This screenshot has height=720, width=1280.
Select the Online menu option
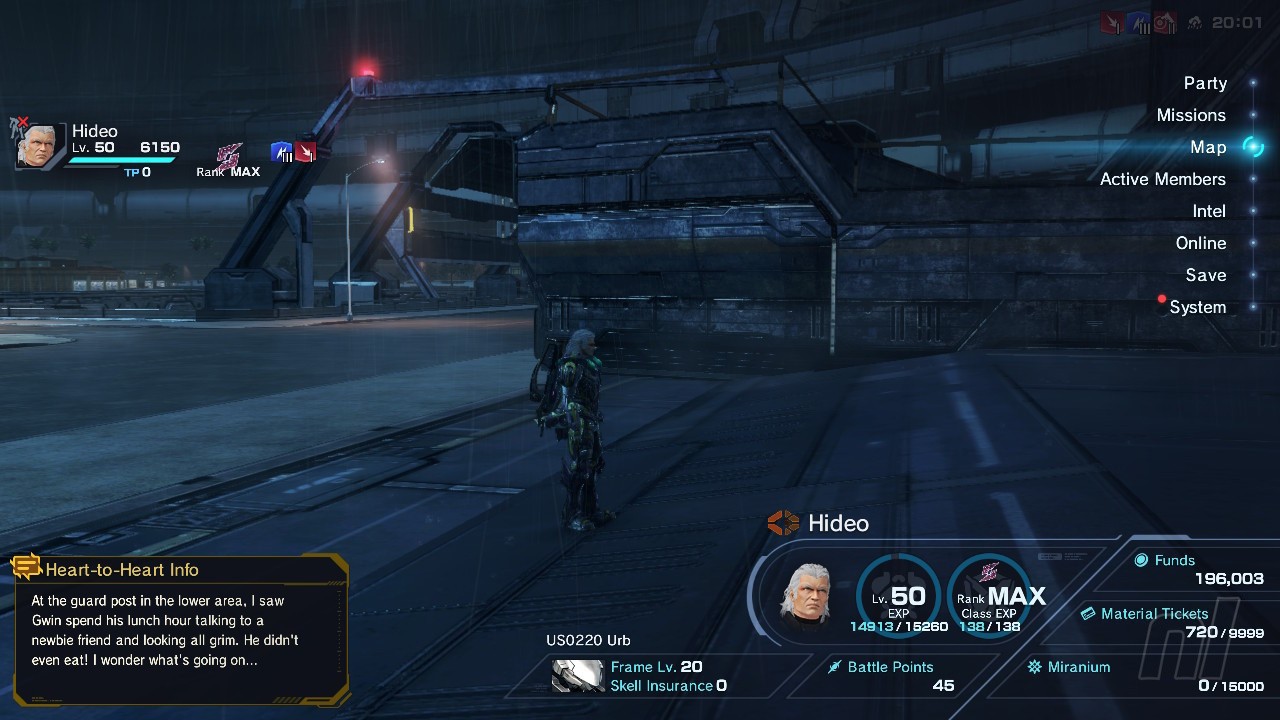coord(1200,243)
